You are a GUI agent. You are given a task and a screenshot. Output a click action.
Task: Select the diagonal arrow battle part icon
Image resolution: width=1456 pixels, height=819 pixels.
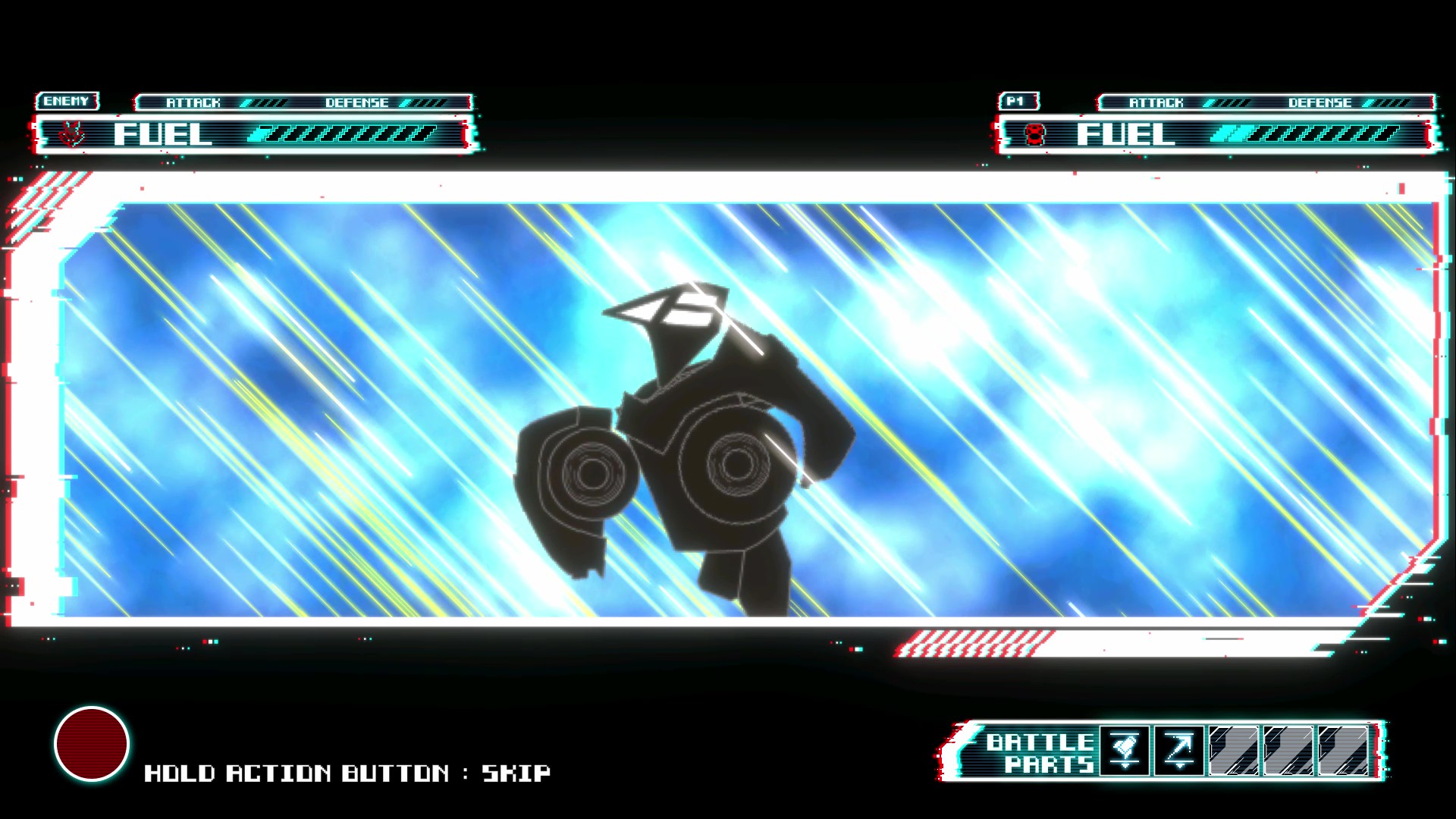1177,748
